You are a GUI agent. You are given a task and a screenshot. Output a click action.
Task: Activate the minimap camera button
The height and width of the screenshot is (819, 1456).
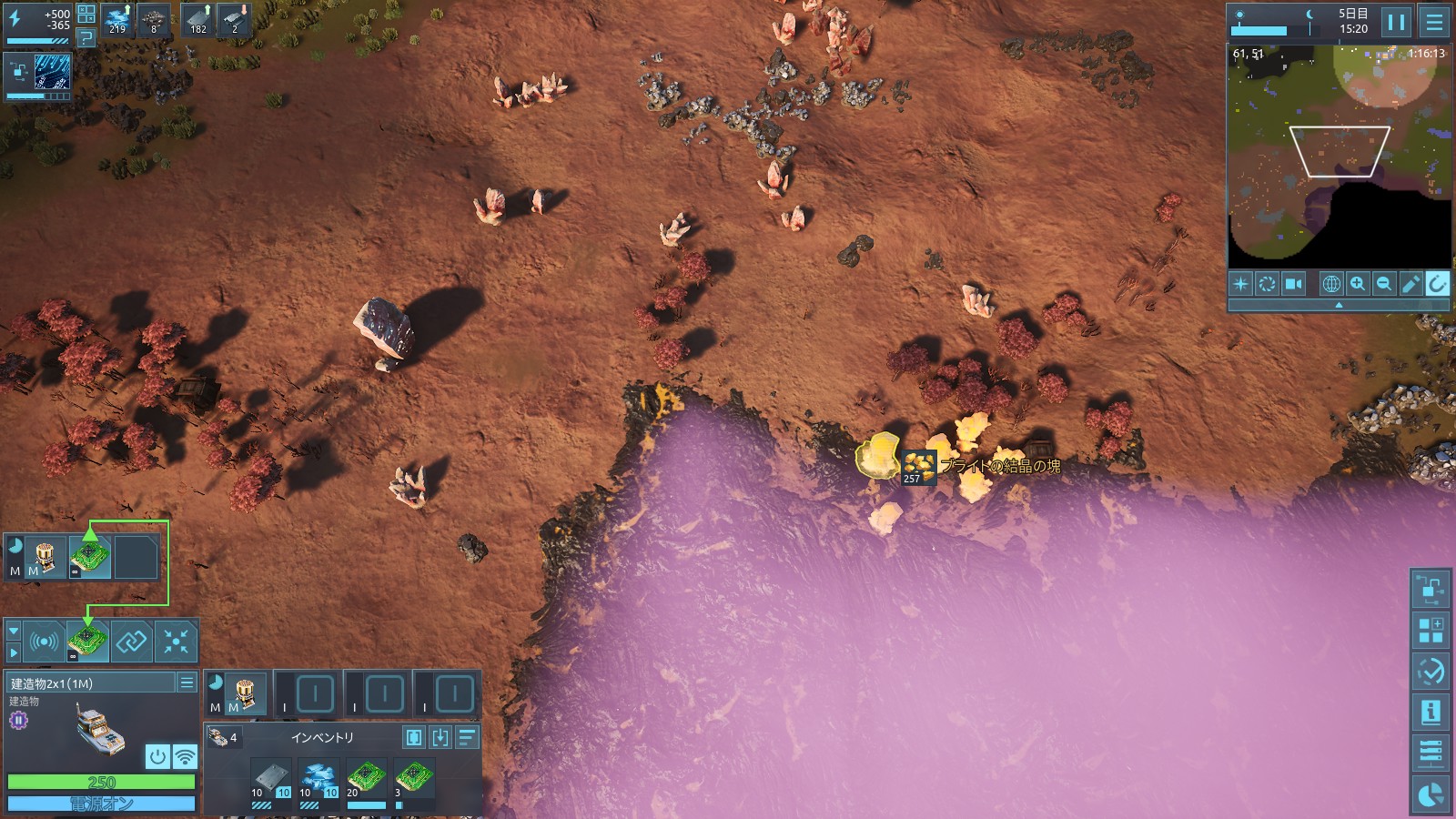coord(1293,284)
